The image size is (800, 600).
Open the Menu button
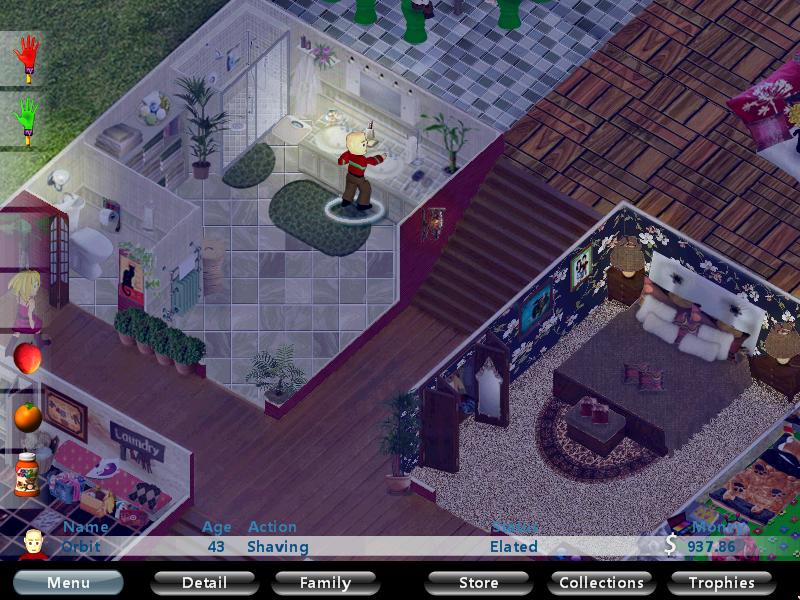click(x=68, y=582)
